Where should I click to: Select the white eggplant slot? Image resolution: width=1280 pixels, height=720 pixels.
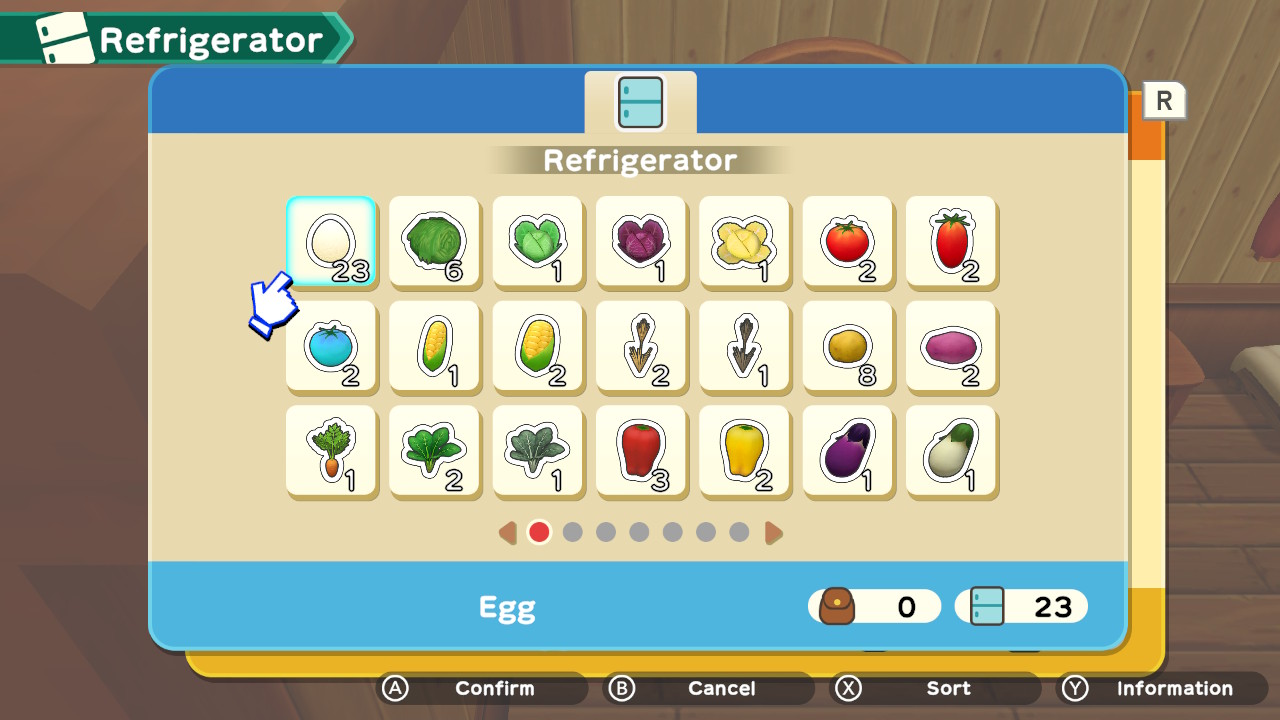click(x=951, y=450)
